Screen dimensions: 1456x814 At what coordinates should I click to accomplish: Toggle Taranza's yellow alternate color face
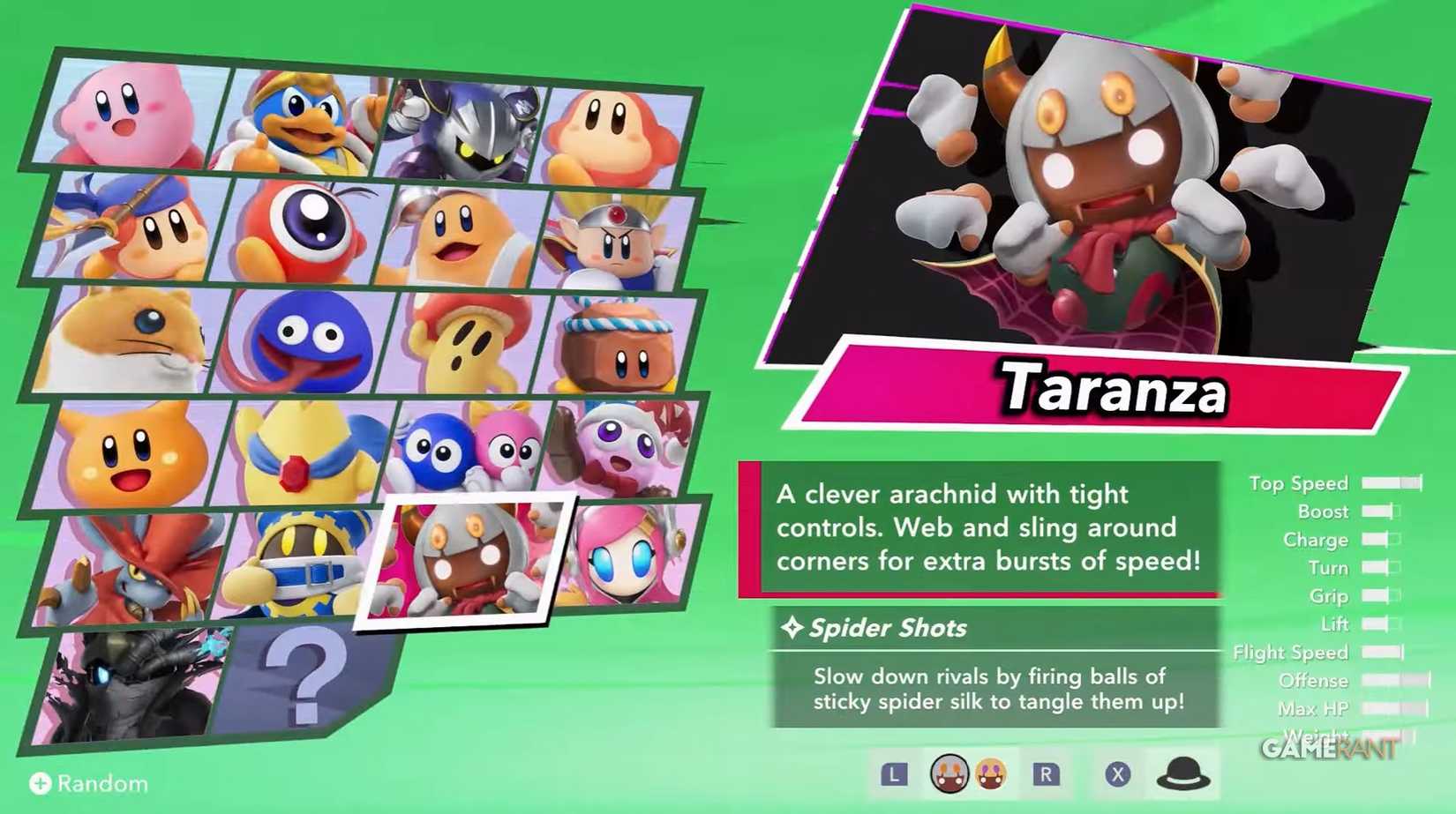[988, 775]
